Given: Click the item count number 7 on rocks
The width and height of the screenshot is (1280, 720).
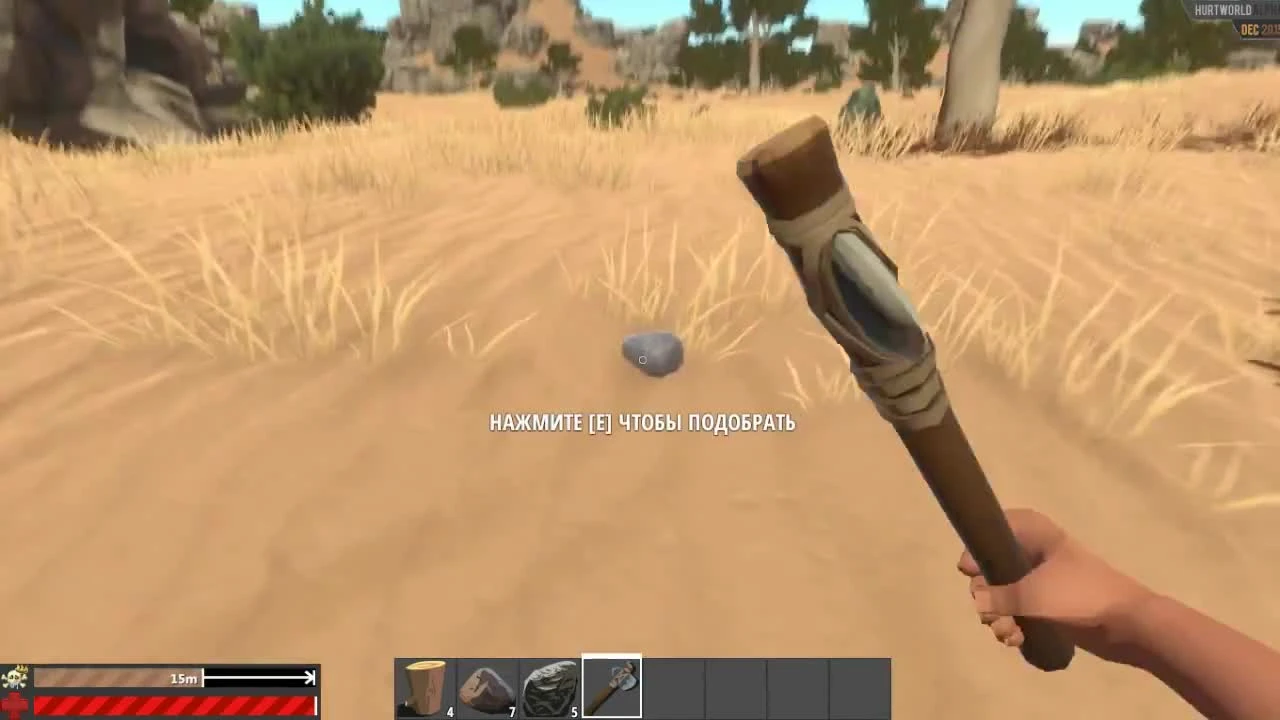Looking at the screenshot, I should 511,711.
